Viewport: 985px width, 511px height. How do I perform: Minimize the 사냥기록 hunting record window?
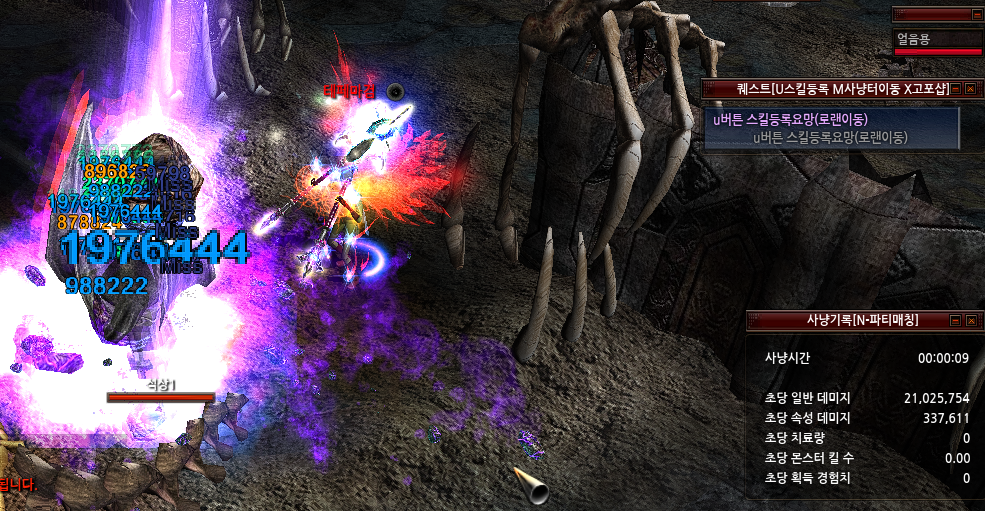click(954, 320)
